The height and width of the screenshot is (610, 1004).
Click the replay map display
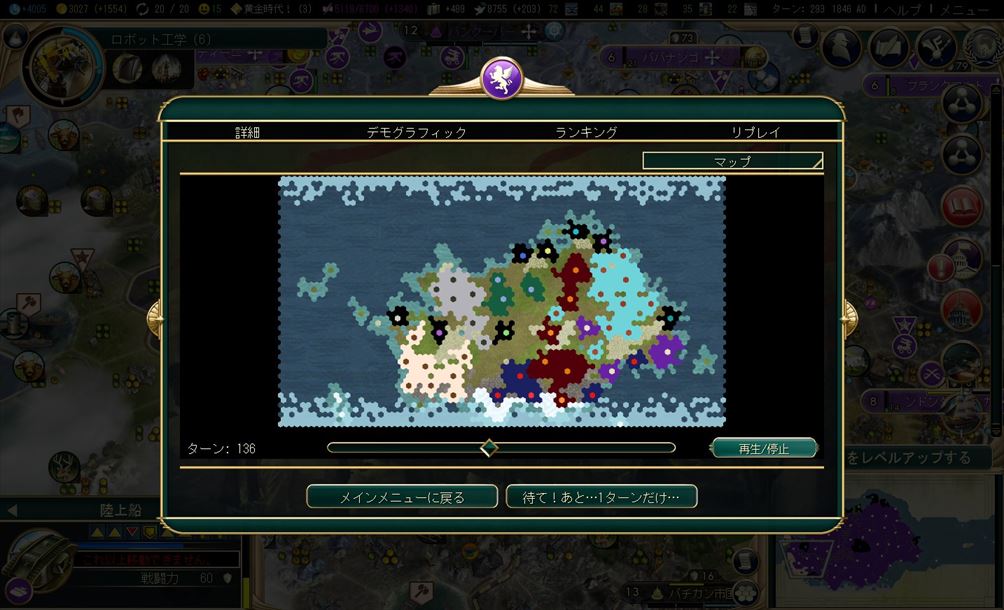pyautogui.click(x=501, y=302)
